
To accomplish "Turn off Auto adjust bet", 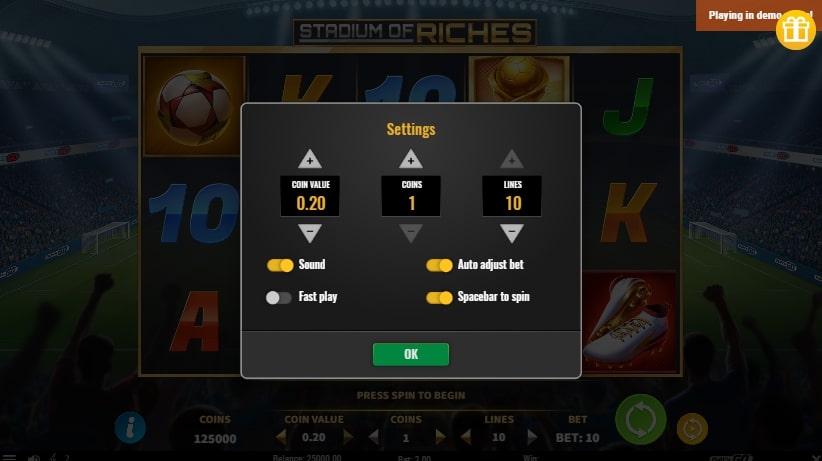I will 439,265.
